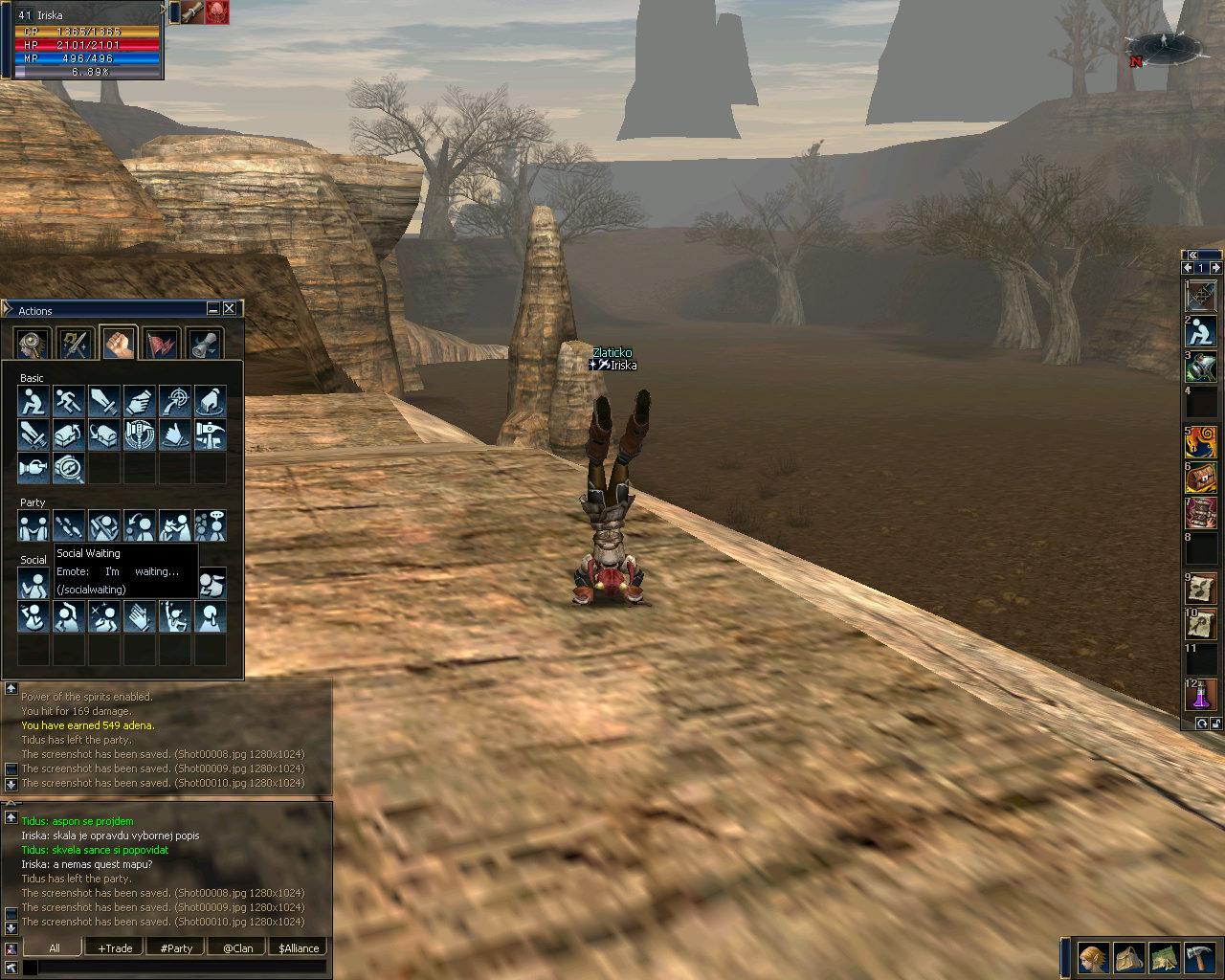Minimize the Actions window
The height and width of the screenshot is (980, 1225).
click(213, 308)
